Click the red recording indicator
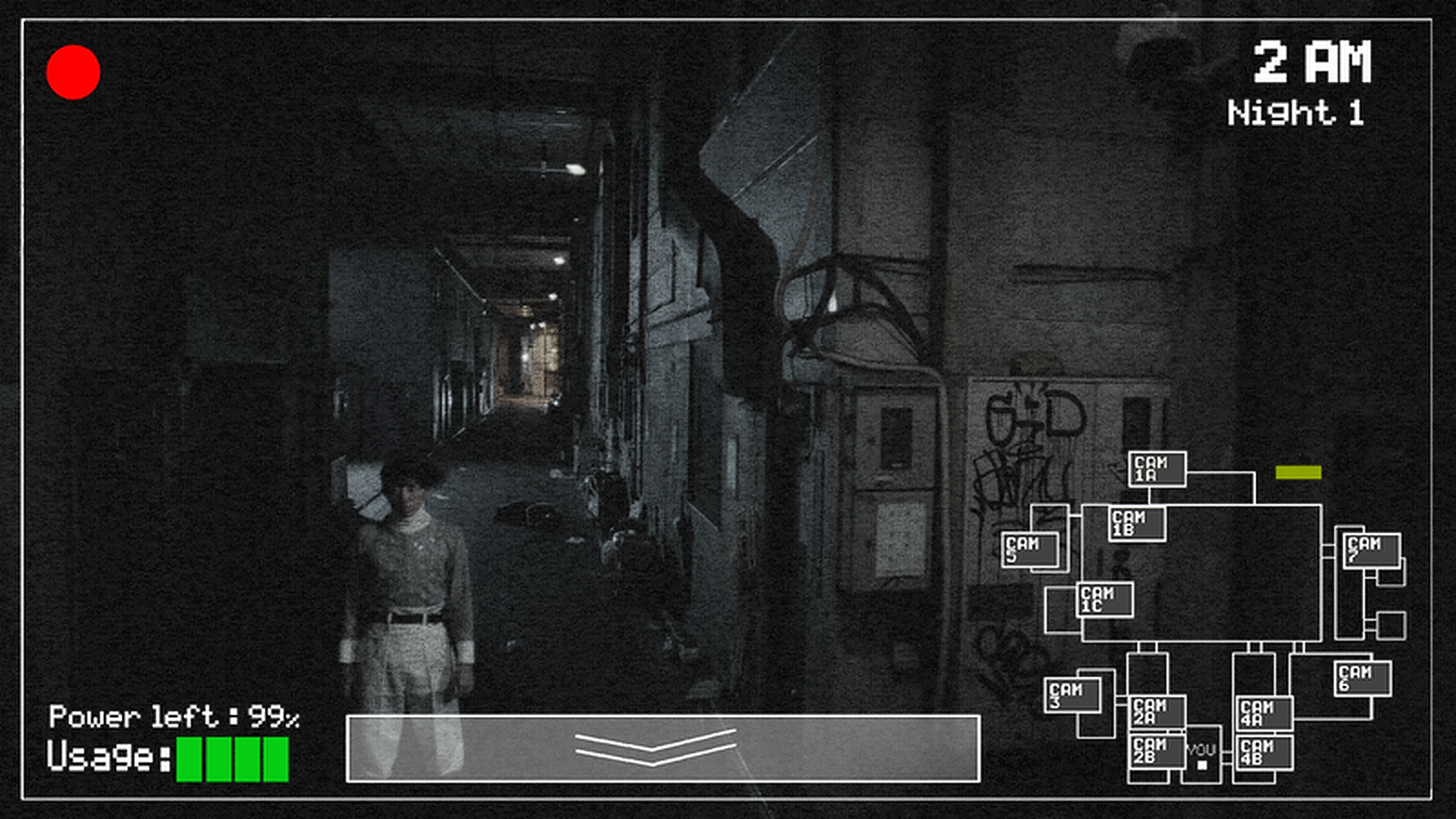 [x=73, y=74]
